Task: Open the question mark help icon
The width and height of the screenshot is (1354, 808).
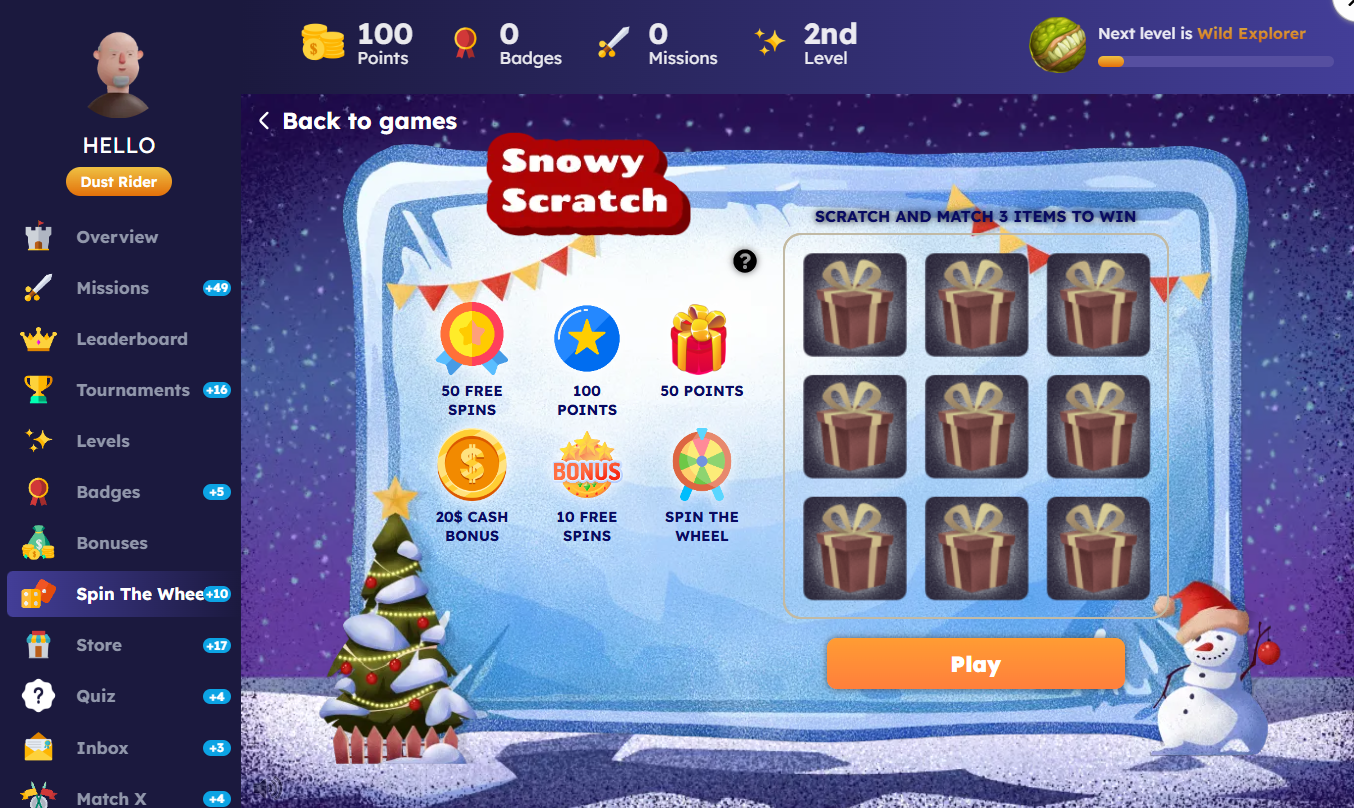Action: (744, 261)
